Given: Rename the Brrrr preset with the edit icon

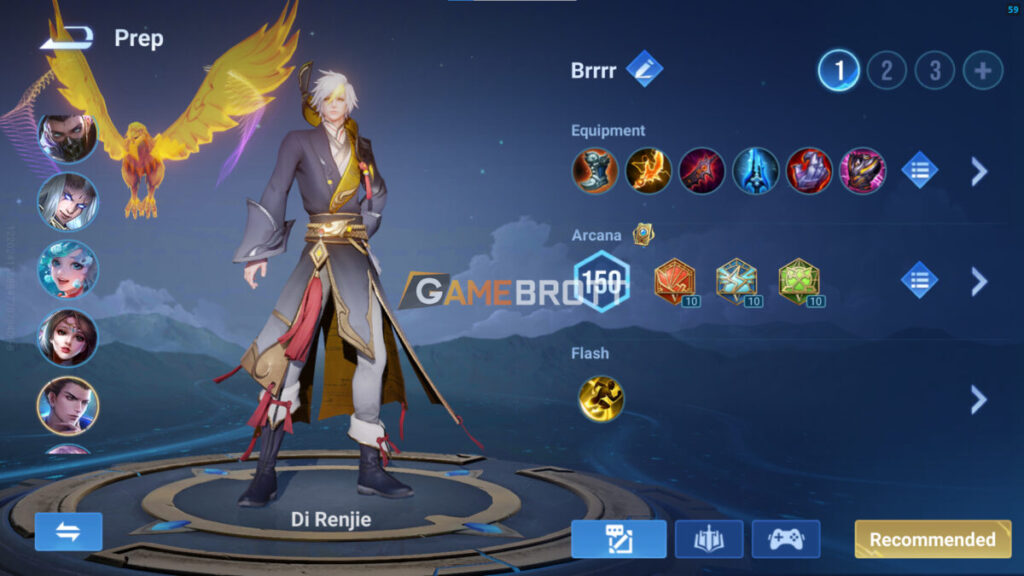Looking at the screenshot, I should [x=644, y=70].
